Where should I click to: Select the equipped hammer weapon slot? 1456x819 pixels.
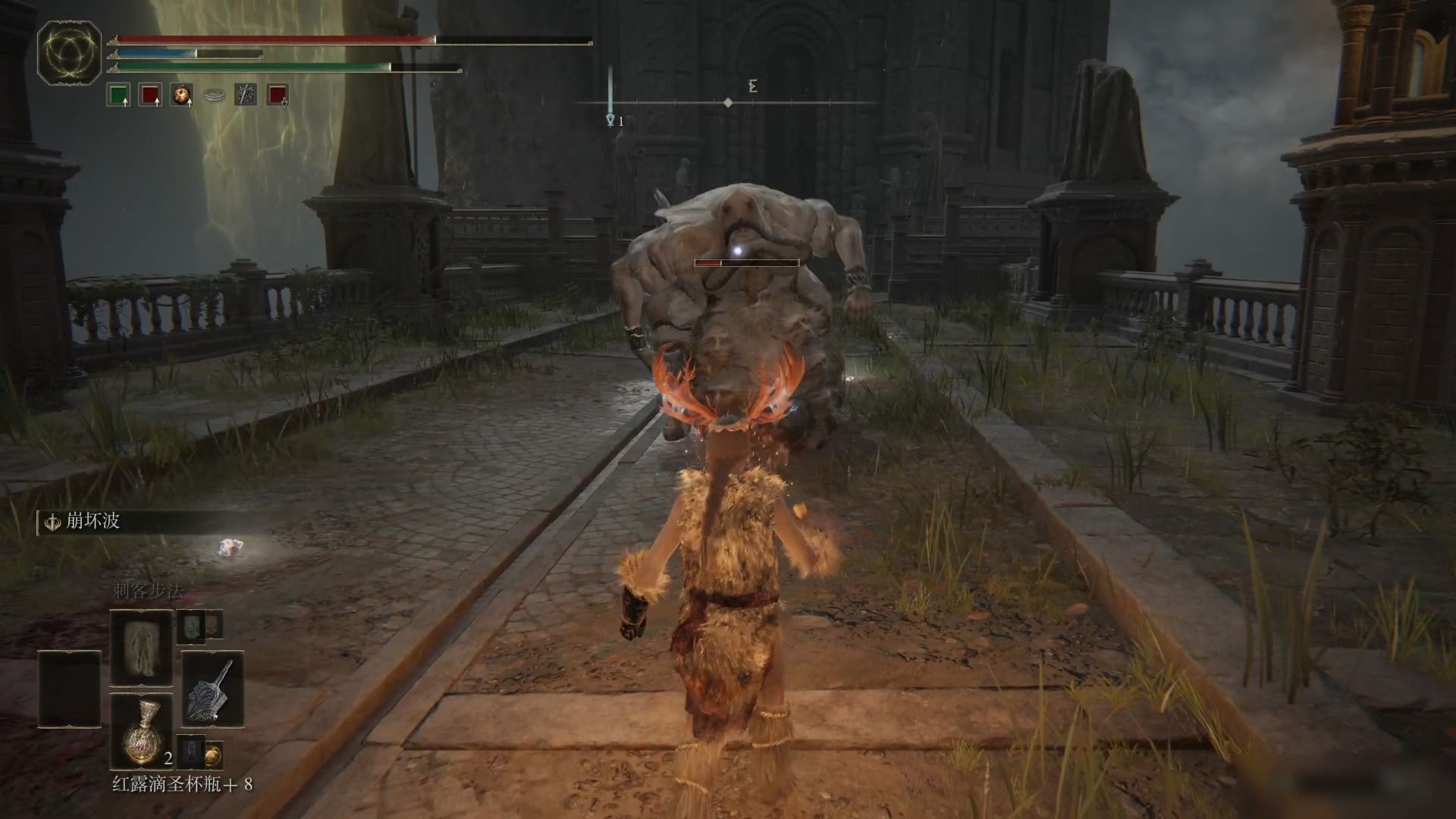click(212, 688)
